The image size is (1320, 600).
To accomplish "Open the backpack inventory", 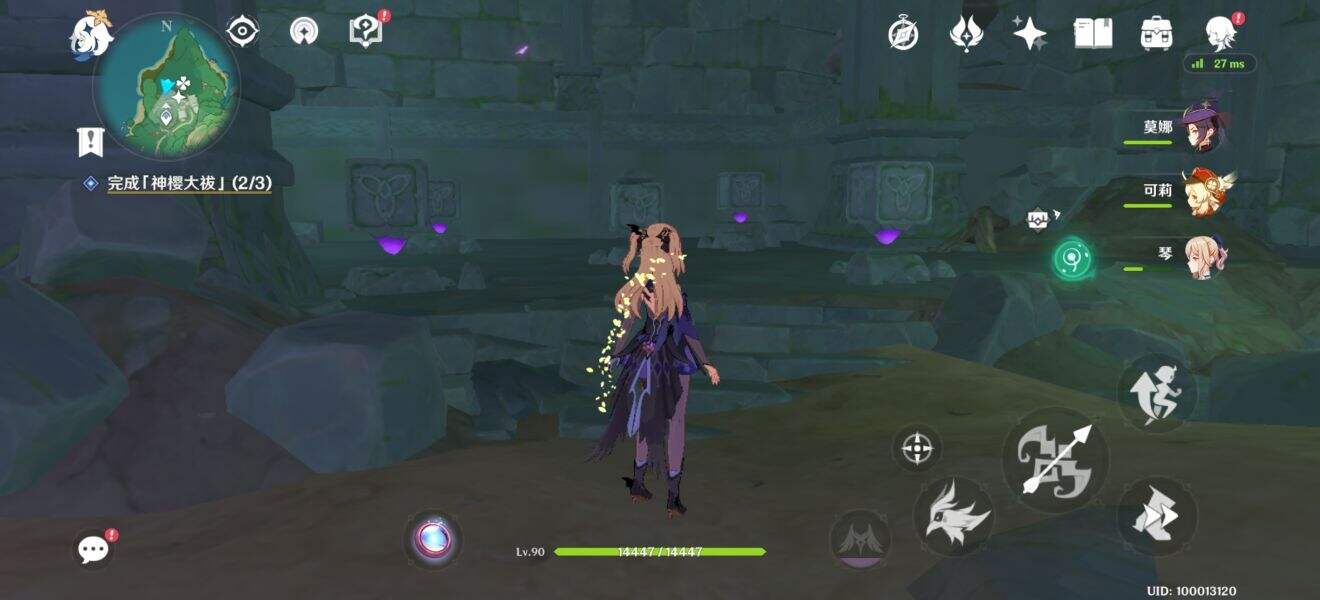I will [1156, 34].
